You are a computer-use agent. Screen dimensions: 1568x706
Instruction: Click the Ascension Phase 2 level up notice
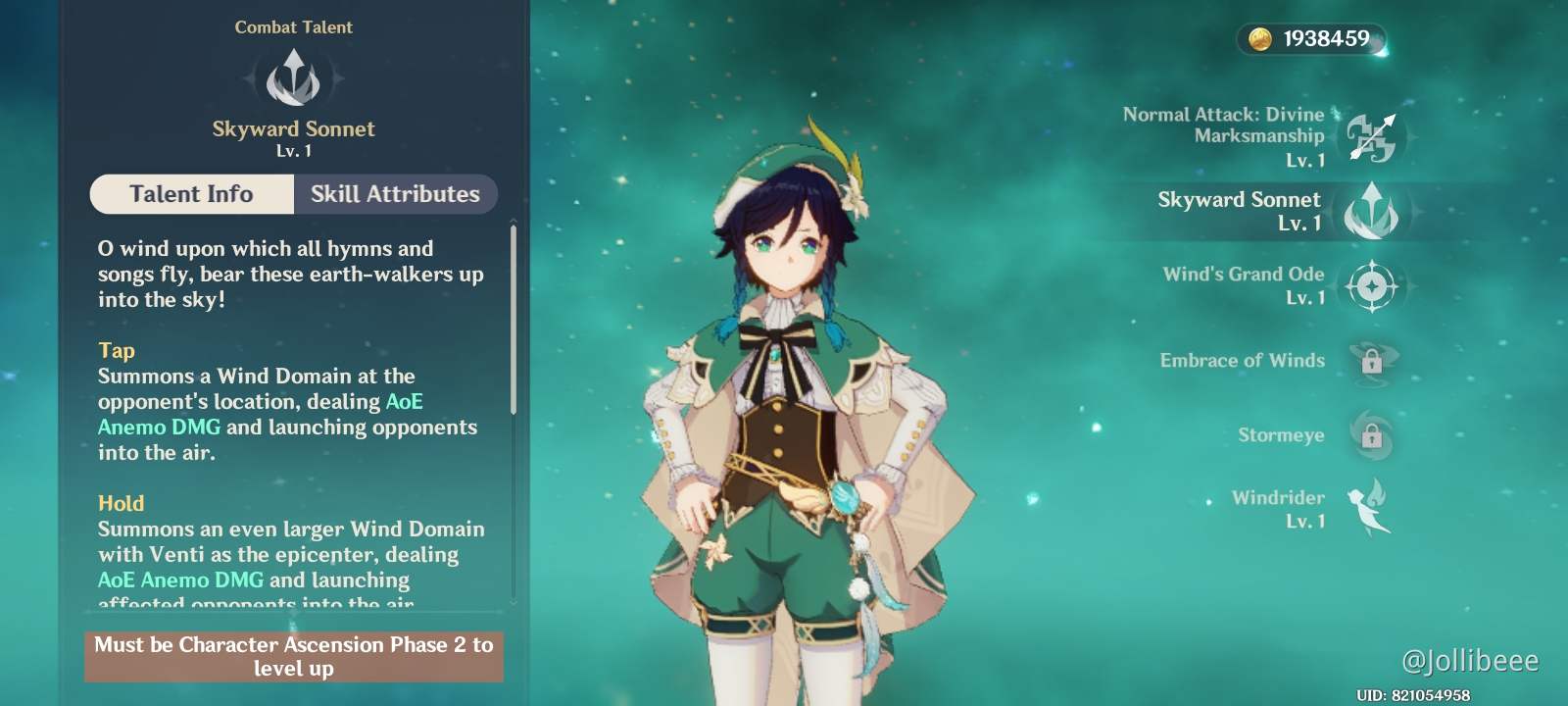click(293, 656)
